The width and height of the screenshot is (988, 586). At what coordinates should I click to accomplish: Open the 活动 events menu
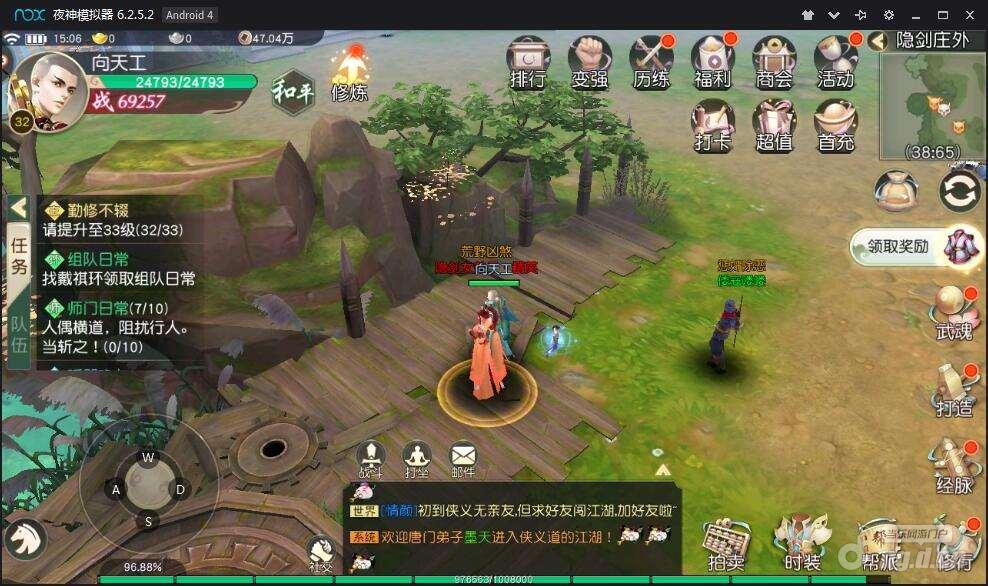tap(836, 62)
